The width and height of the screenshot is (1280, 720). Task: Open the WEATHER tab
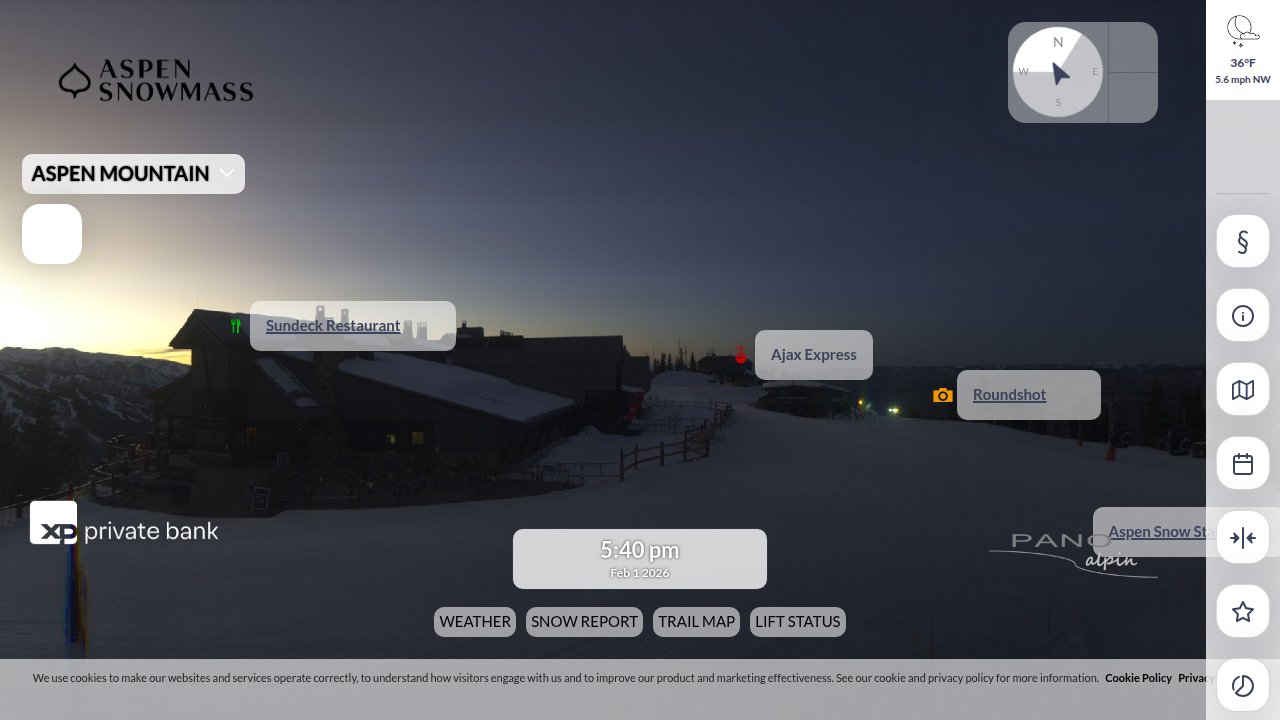point(475,621)
